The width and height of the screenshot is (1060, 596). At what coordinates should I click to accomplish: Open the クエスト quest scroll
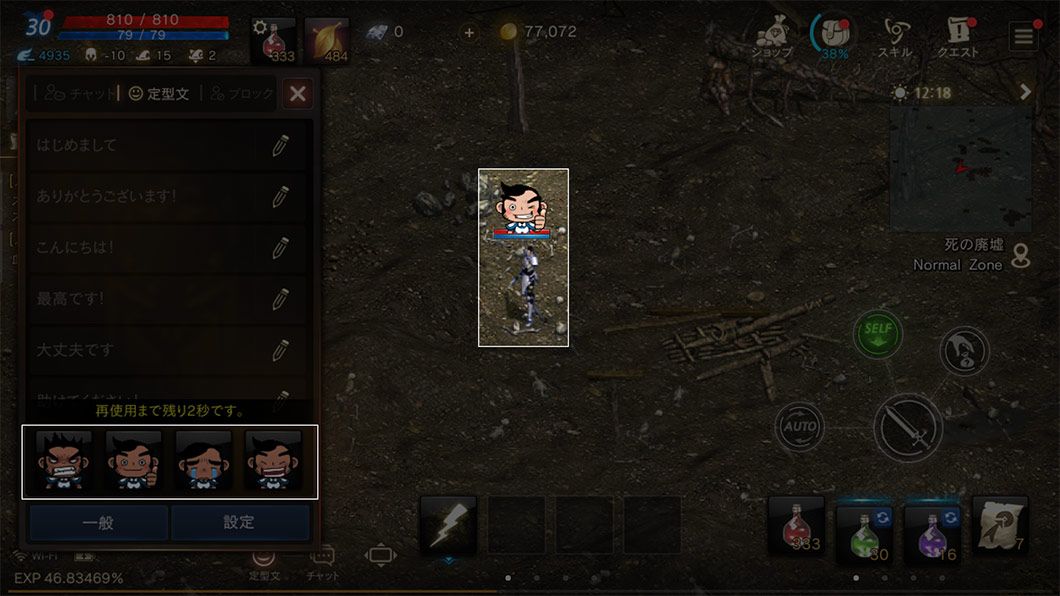click(957, 38)
